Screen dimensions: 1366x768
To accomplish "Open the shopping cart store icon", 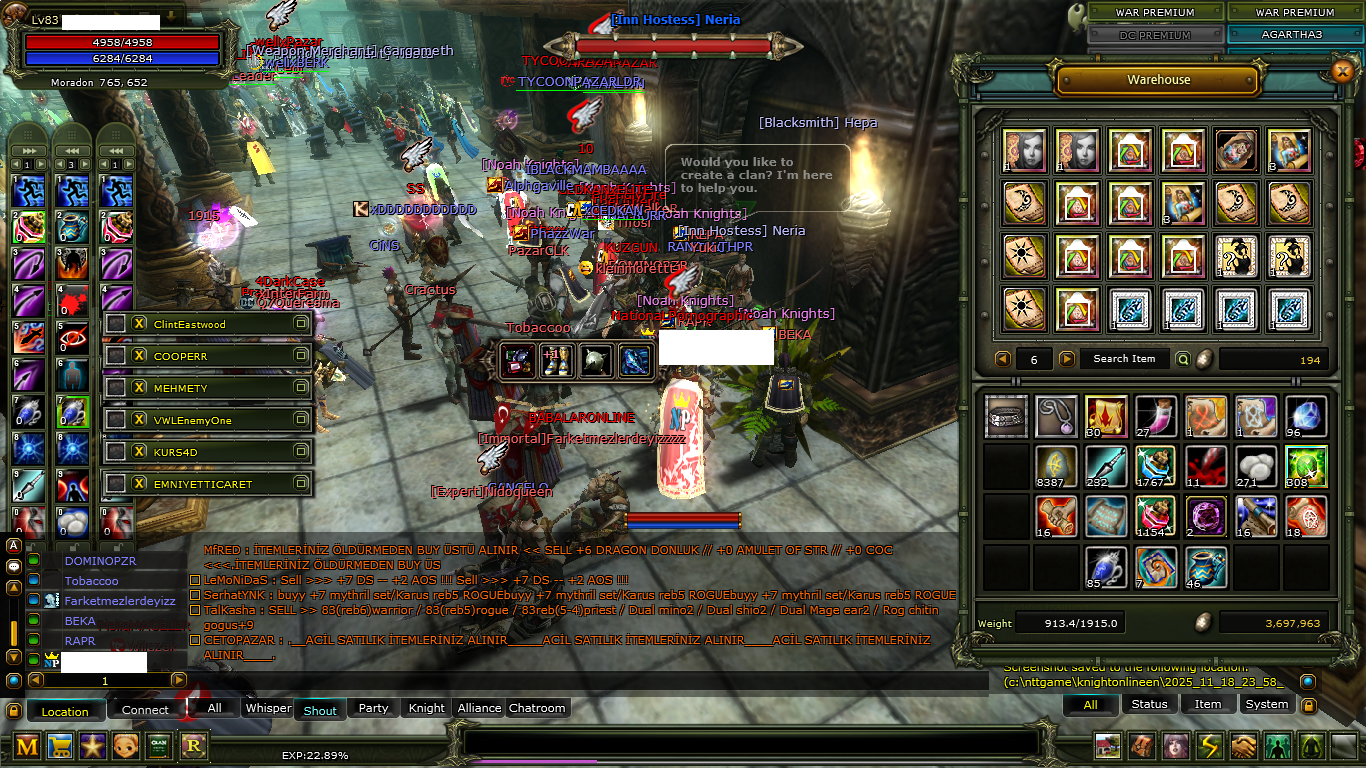I will click(60, 745).
